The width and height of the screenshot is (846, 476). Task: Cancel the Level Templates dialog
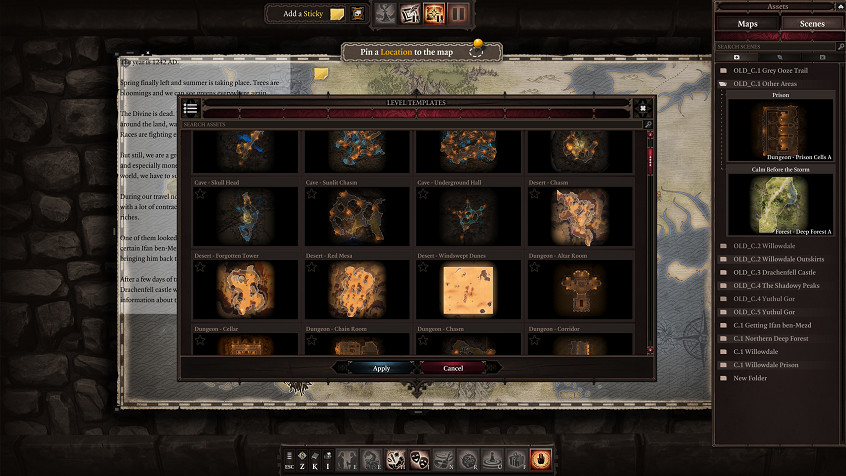pos(453,368)
